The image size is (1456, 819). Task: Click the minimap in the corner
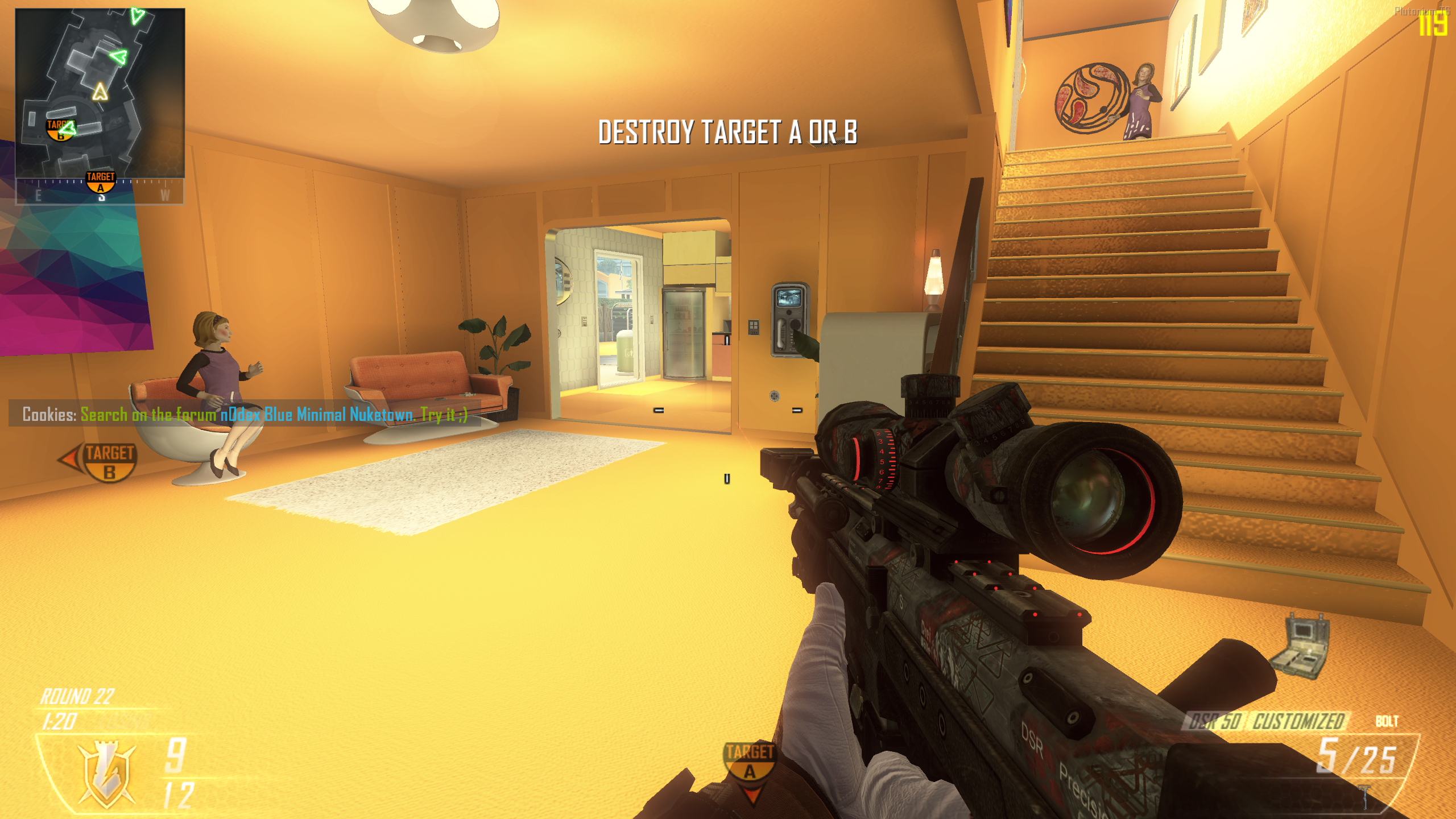[x=100, y=93]
